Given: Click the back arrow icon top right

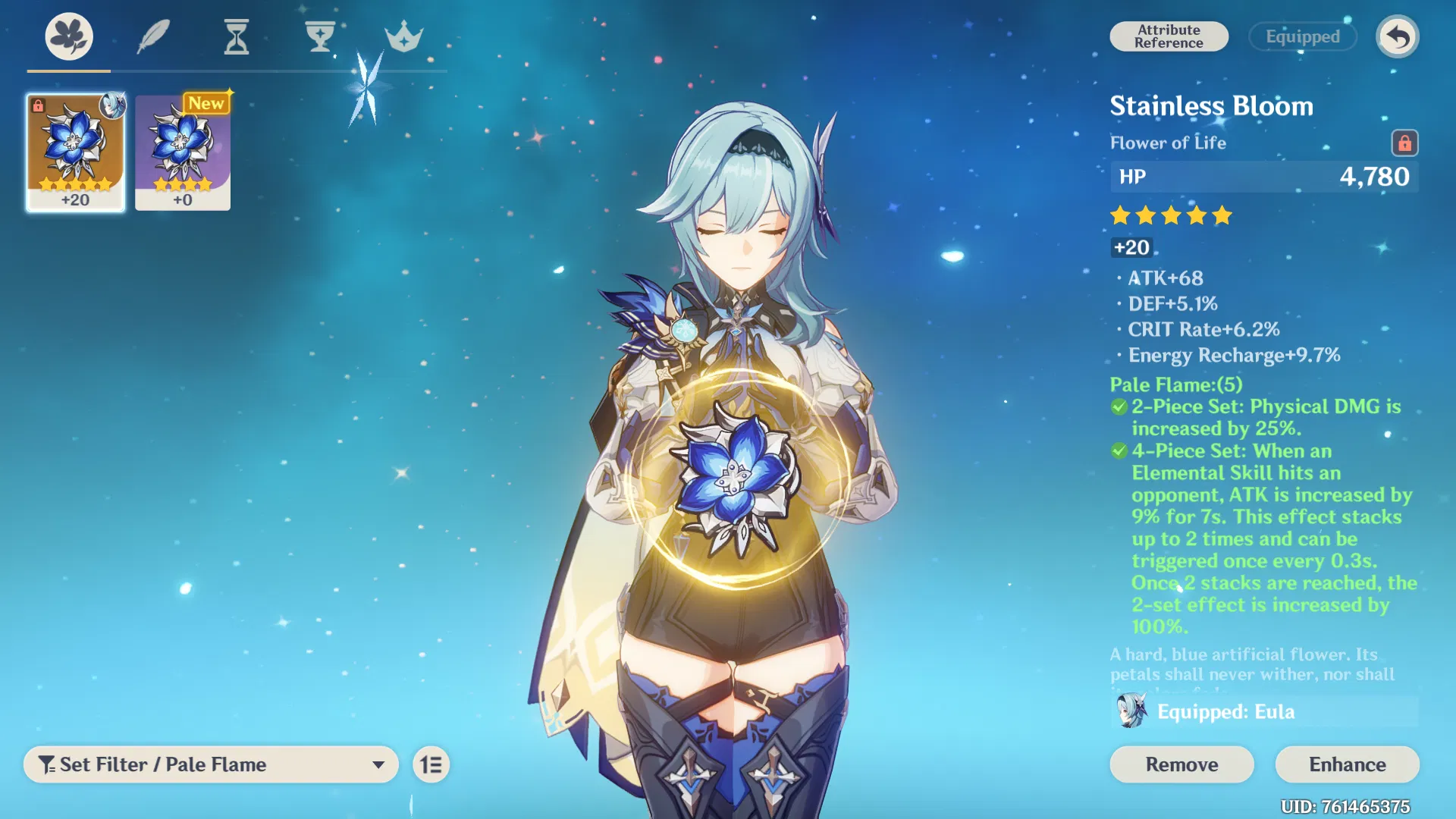Looking at the screenshot, I should [x=1398, y=36].
